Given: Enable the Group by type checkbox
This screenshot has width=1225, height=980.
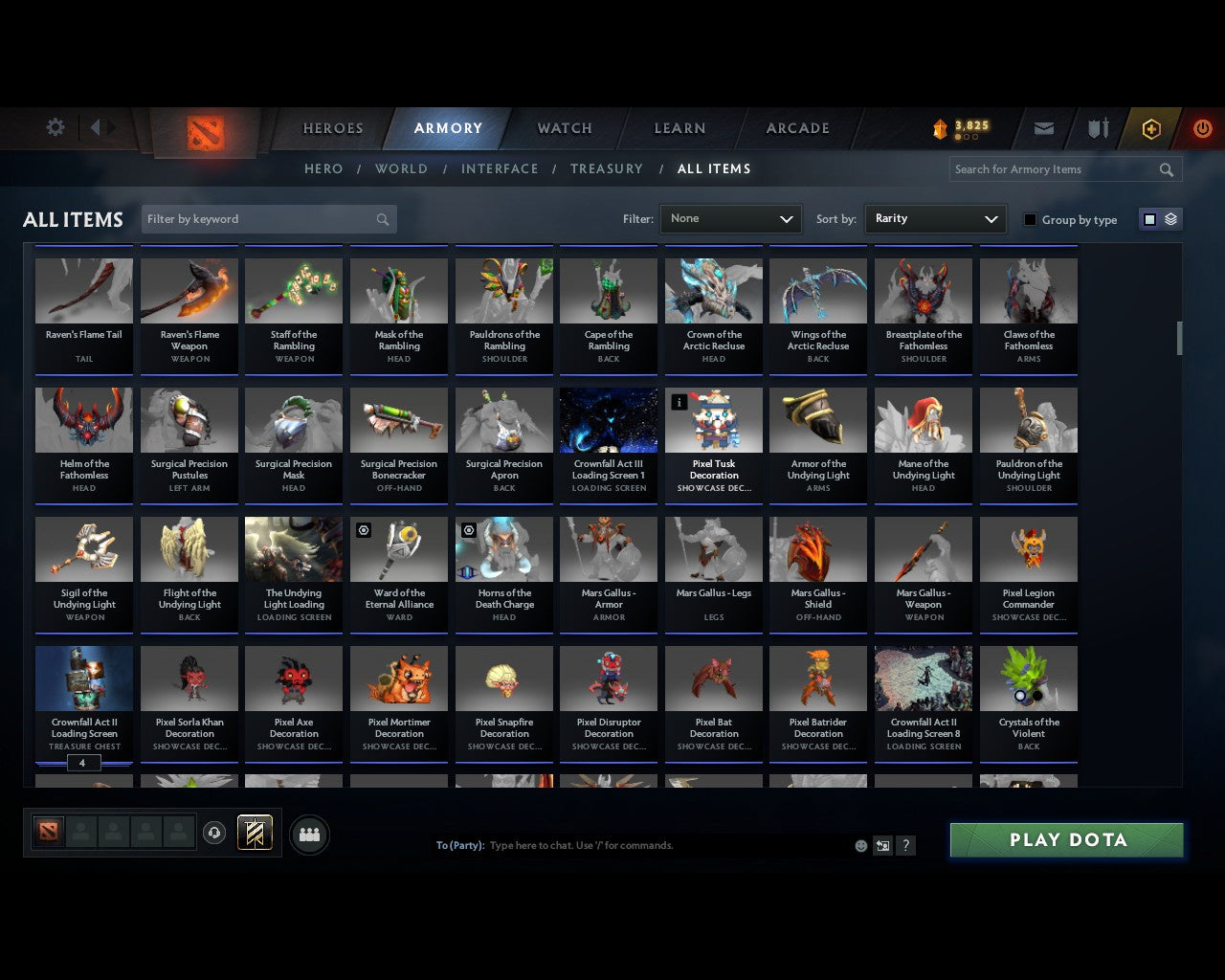Looking at the screenshot, I should point(1030,219).
